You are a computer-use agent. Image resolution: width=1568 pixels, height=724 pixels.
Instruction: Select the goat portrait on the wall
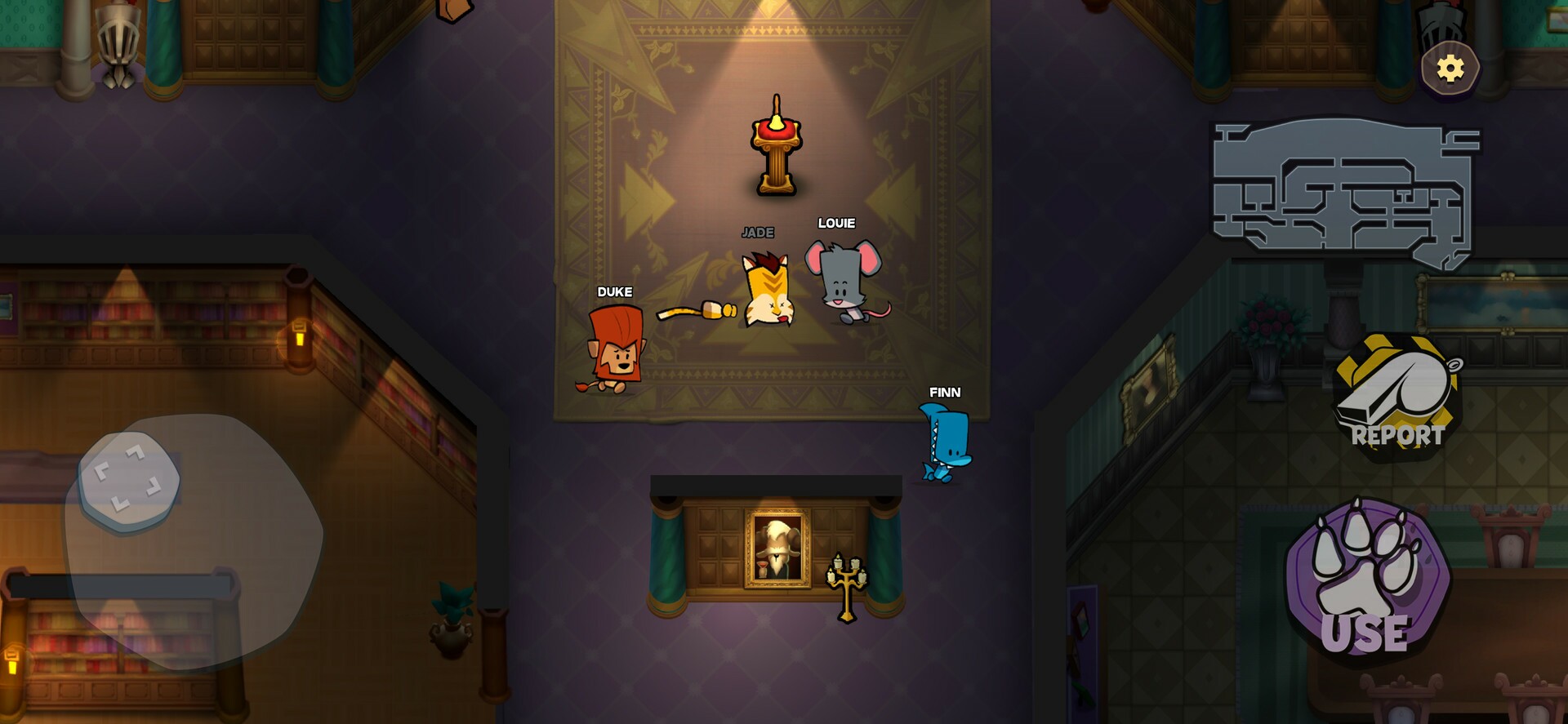[776, 547]
